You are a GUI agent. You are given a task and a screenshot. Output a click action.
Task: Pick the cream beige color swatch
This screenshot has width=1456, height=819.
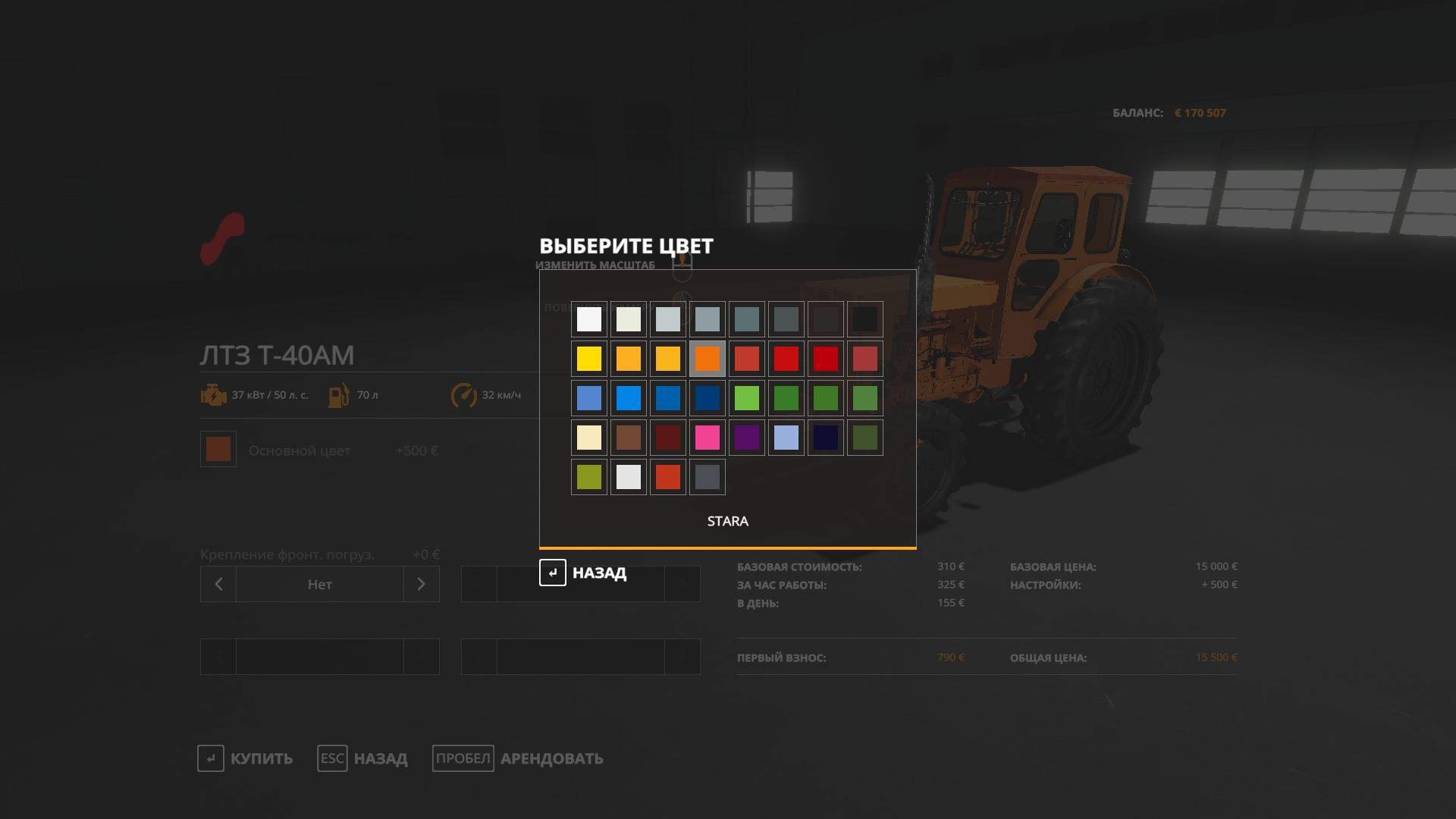(x=589, y=438)
